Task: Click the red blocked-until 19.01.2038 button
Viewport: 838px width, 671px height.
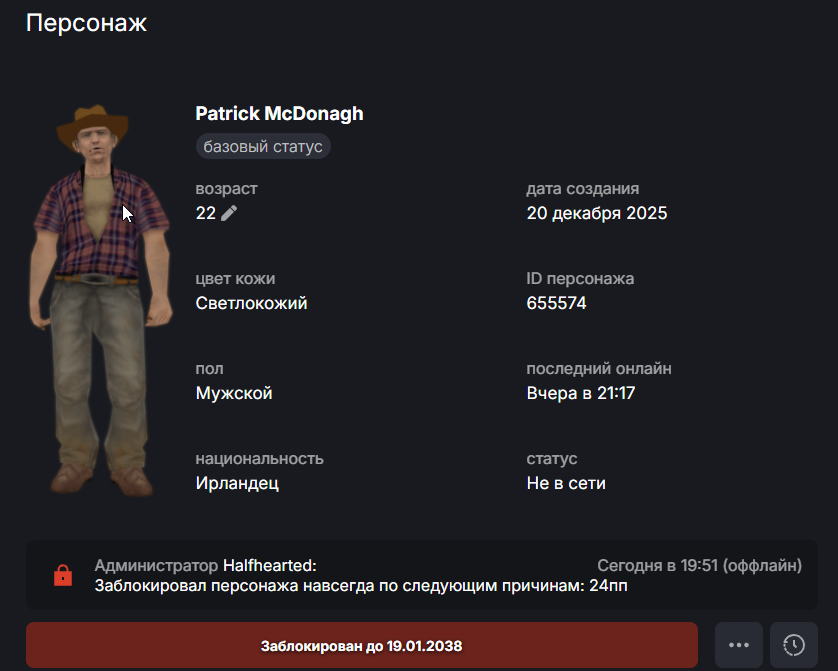Action: (x=361, y=645)
